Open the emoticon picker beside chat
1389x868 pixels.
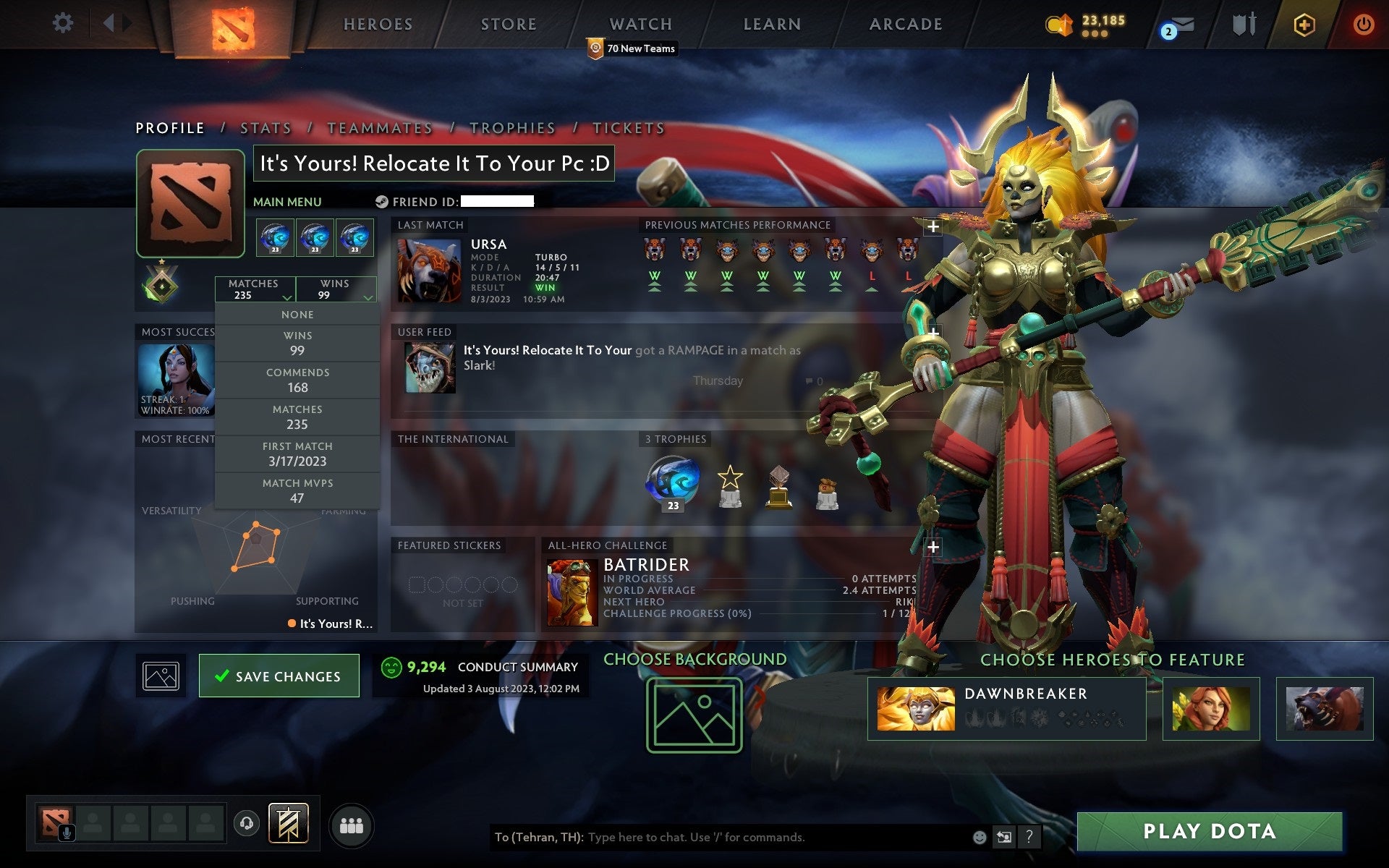click(980, 837)
